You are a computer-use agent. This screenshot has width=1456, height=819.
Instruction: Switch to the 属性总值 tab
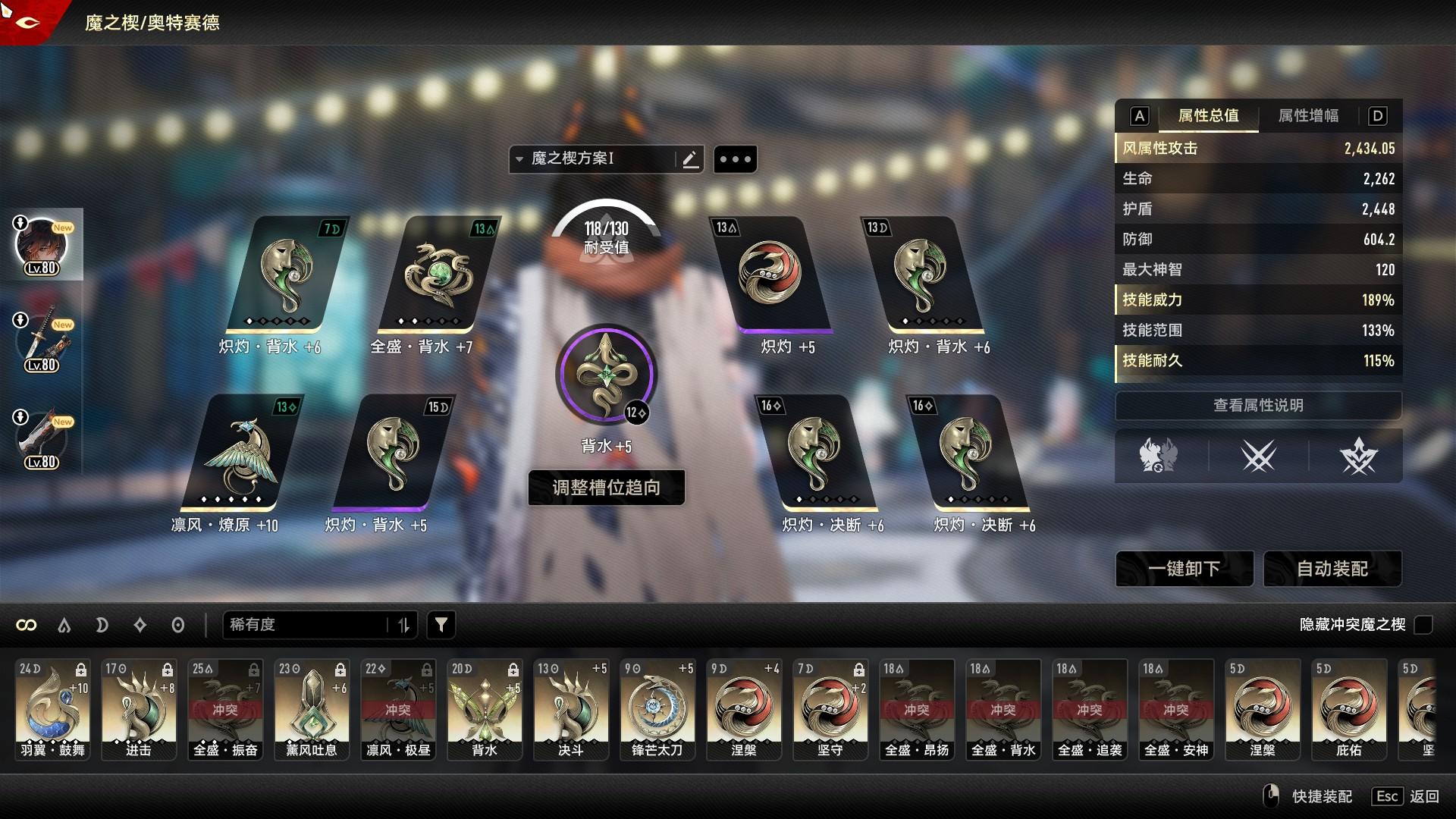pos(1208,116)
